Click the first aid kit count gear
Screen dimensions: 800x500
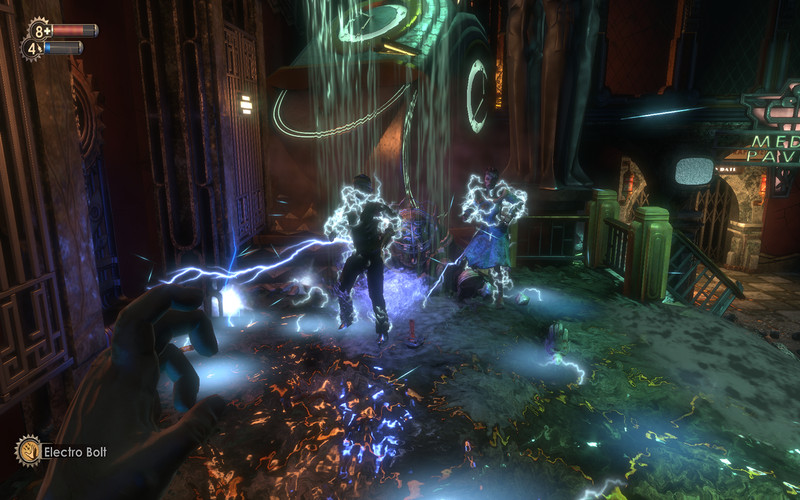click(x=39, y=29)
